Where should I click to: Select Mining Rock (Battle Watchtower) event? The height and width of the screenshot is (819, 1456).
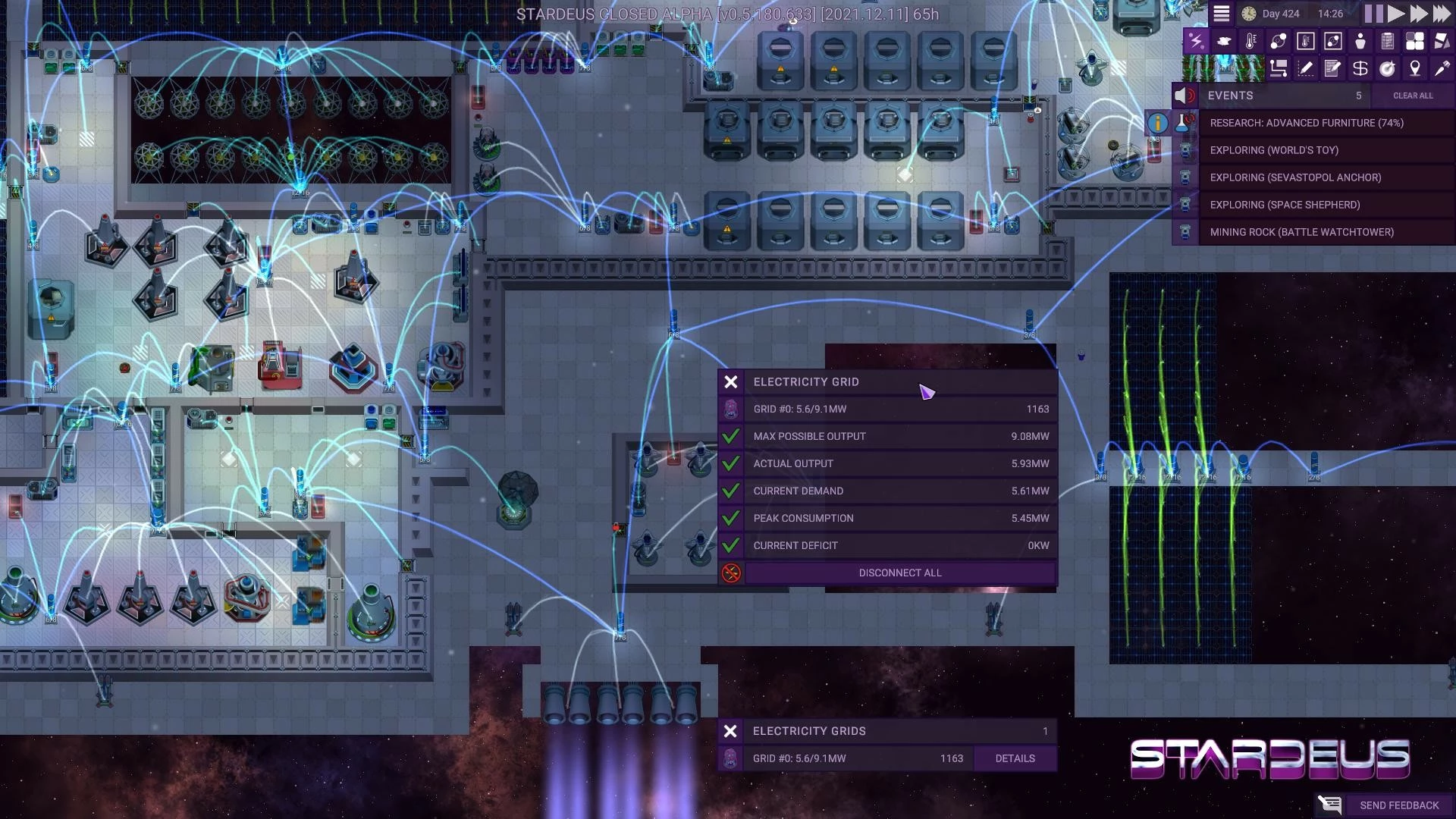(1301, 232)
